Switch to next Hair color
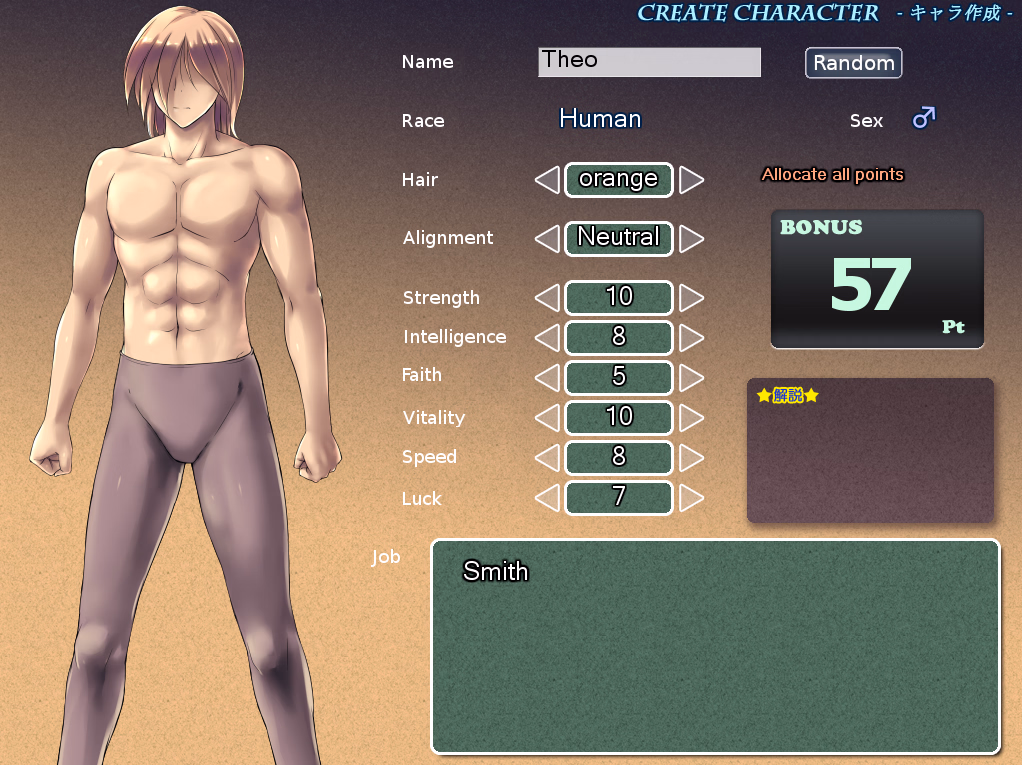Image resolution: width=1022 pixels, height=765 pixels. (x=691, y=180)
